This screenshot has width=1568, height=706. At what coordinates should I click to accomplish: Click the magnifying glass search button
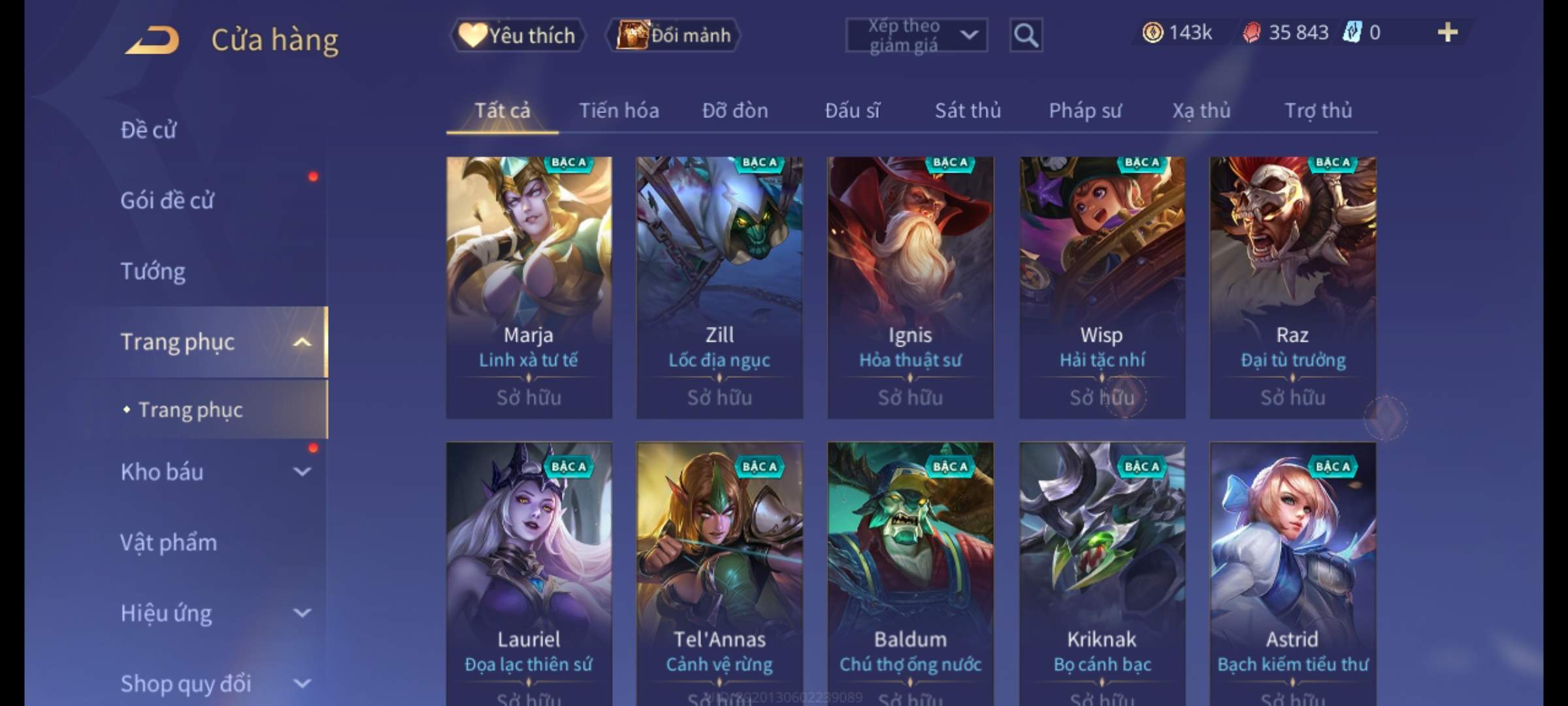click(1026, 35)
